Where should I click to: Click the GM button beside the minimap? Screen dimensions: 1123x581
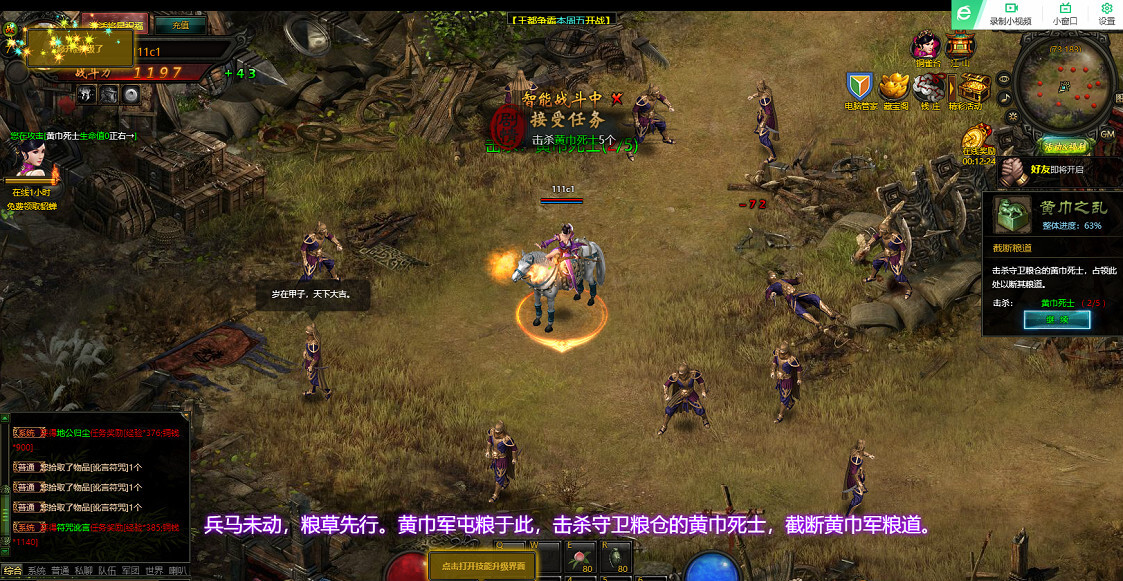[1107, 133]
